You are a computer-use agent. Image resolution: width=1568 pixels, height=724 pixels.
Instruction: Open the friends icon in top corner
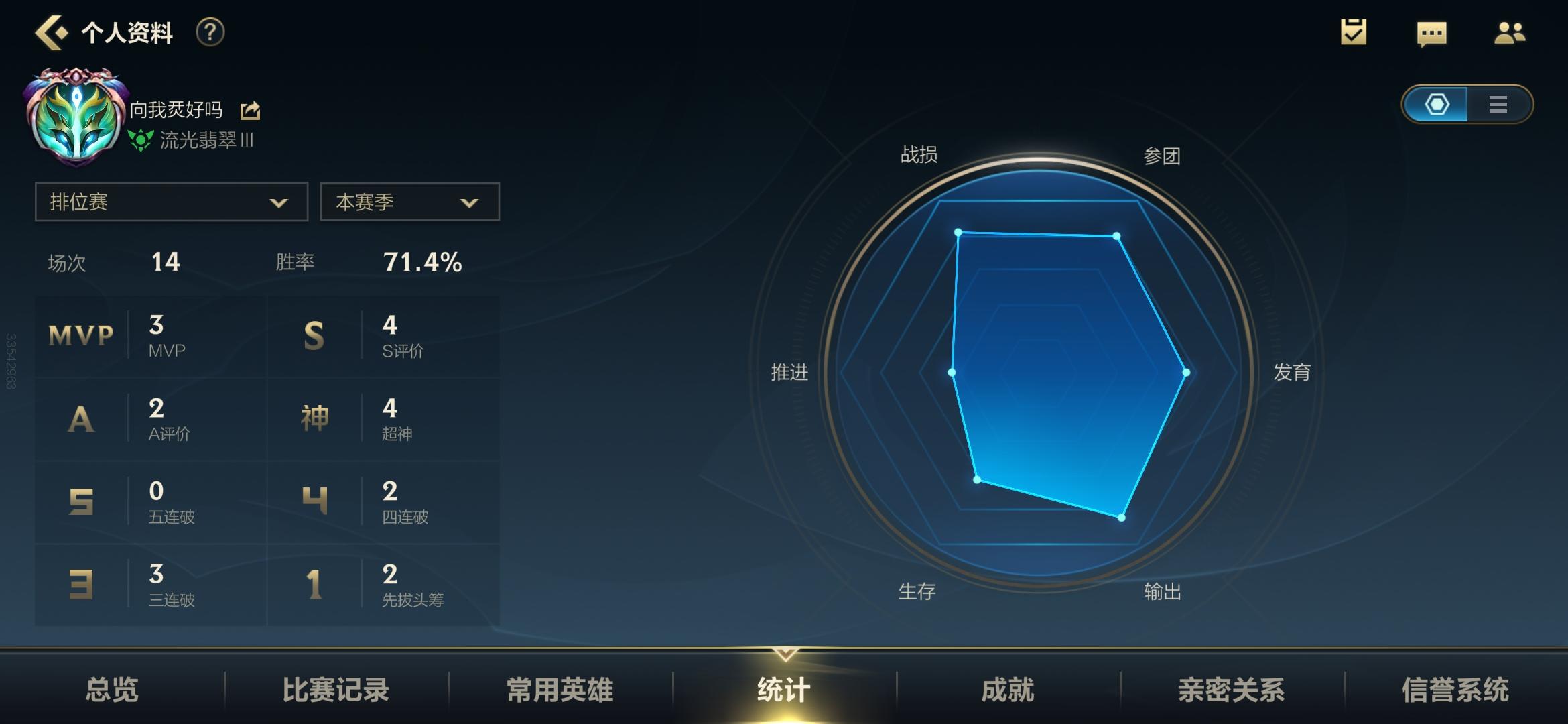click(x=1509, y=32)
